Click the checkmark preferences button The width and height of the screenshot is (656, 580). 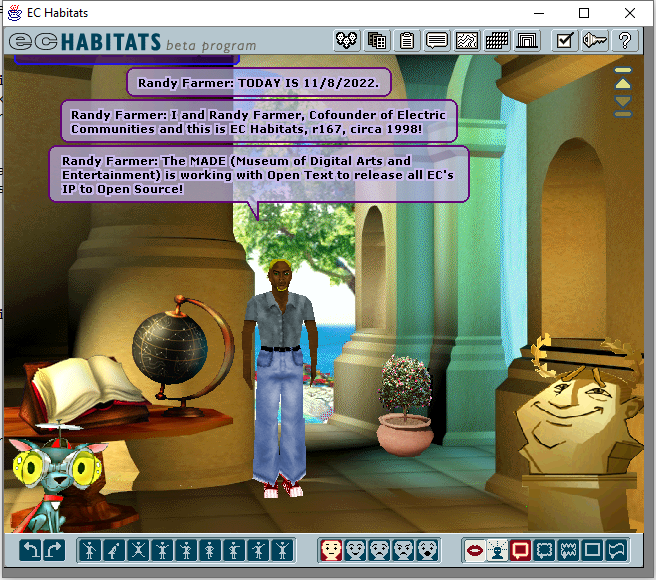point(565,41)
